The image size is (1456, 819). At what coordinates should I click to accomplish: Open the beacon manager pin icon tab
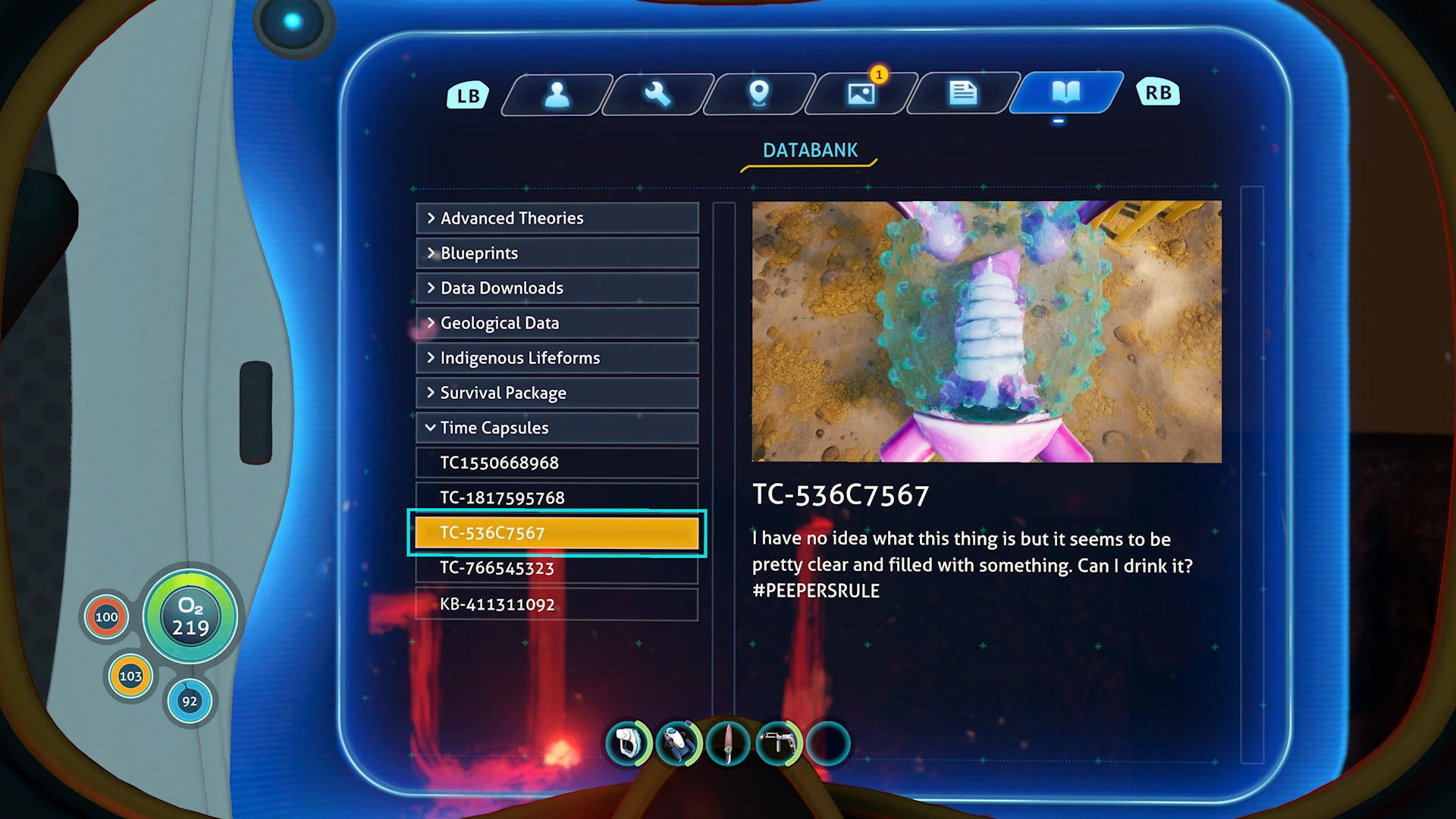click(x=758, y=93)
